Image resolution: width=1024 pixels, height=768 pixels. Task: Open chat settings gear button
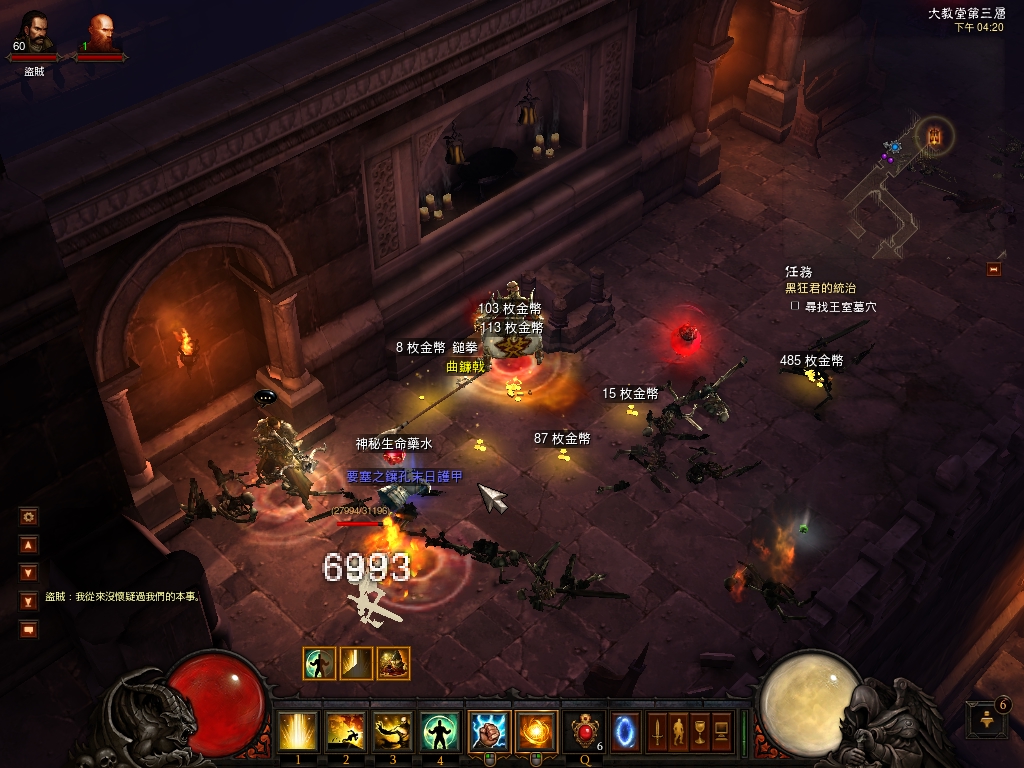pyautogui.click(x=29, y=516)
